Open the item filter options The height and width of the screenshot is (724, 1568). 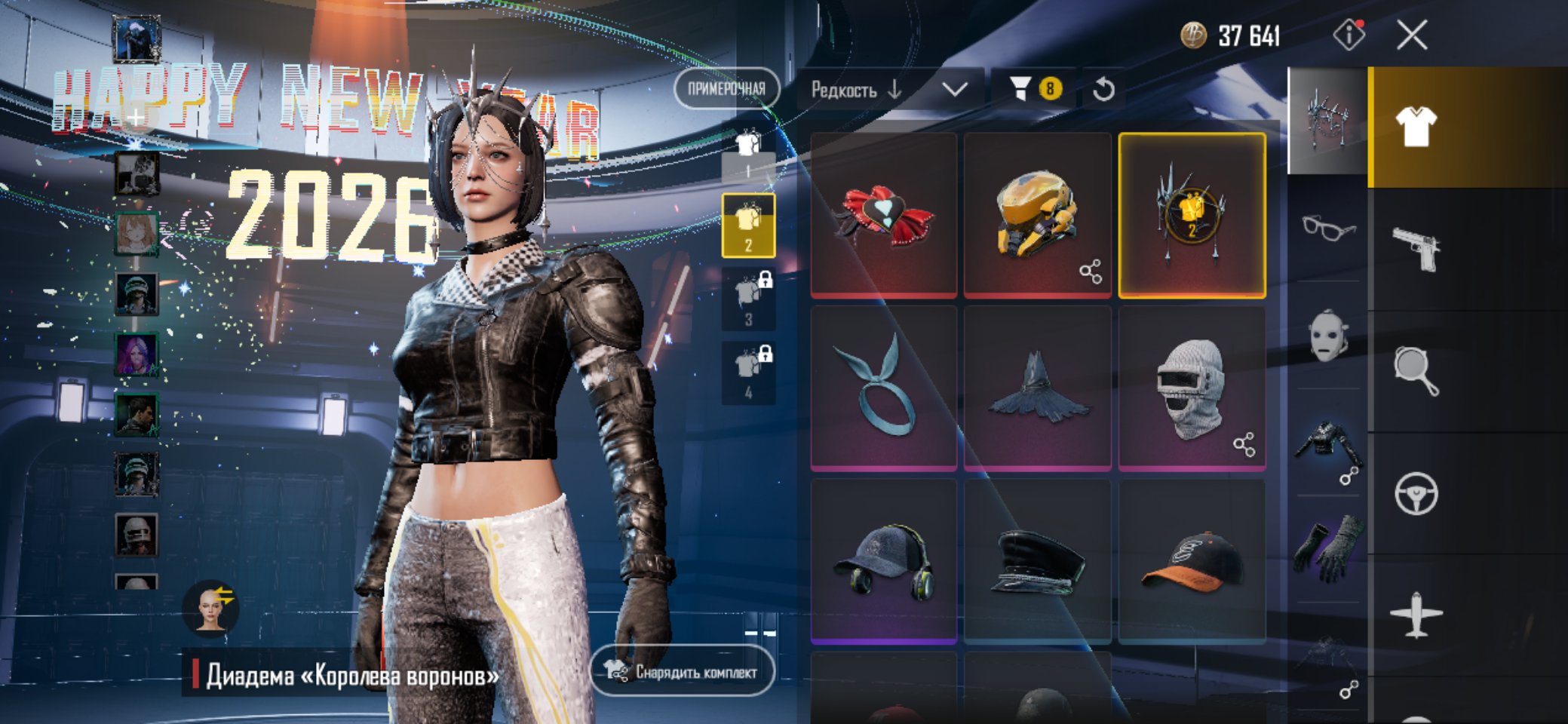(1033, 89)
